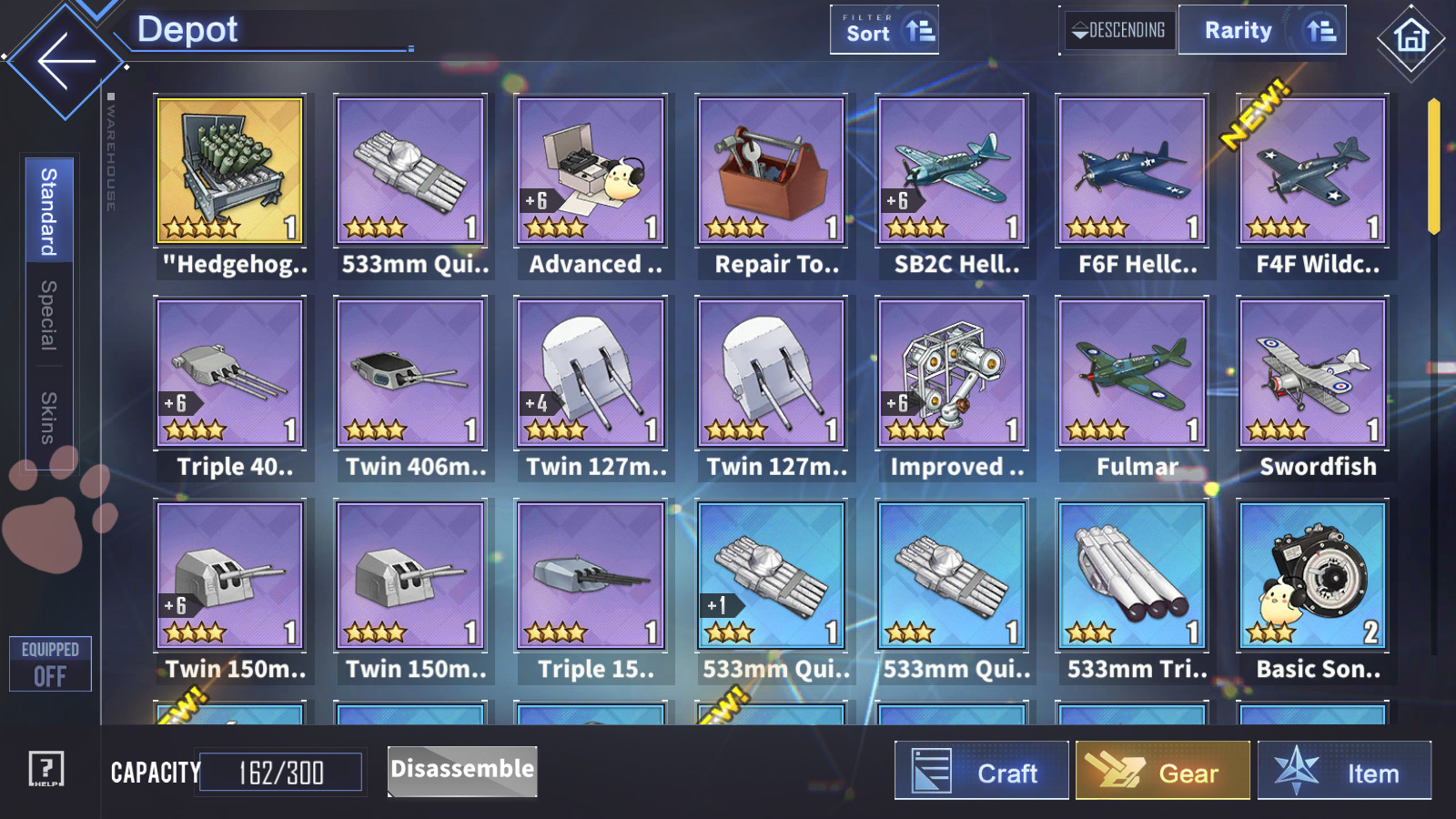The image size is (1456, 819).
Task: Select the Hedgehog gold gear slot
Action: point(230,171)
